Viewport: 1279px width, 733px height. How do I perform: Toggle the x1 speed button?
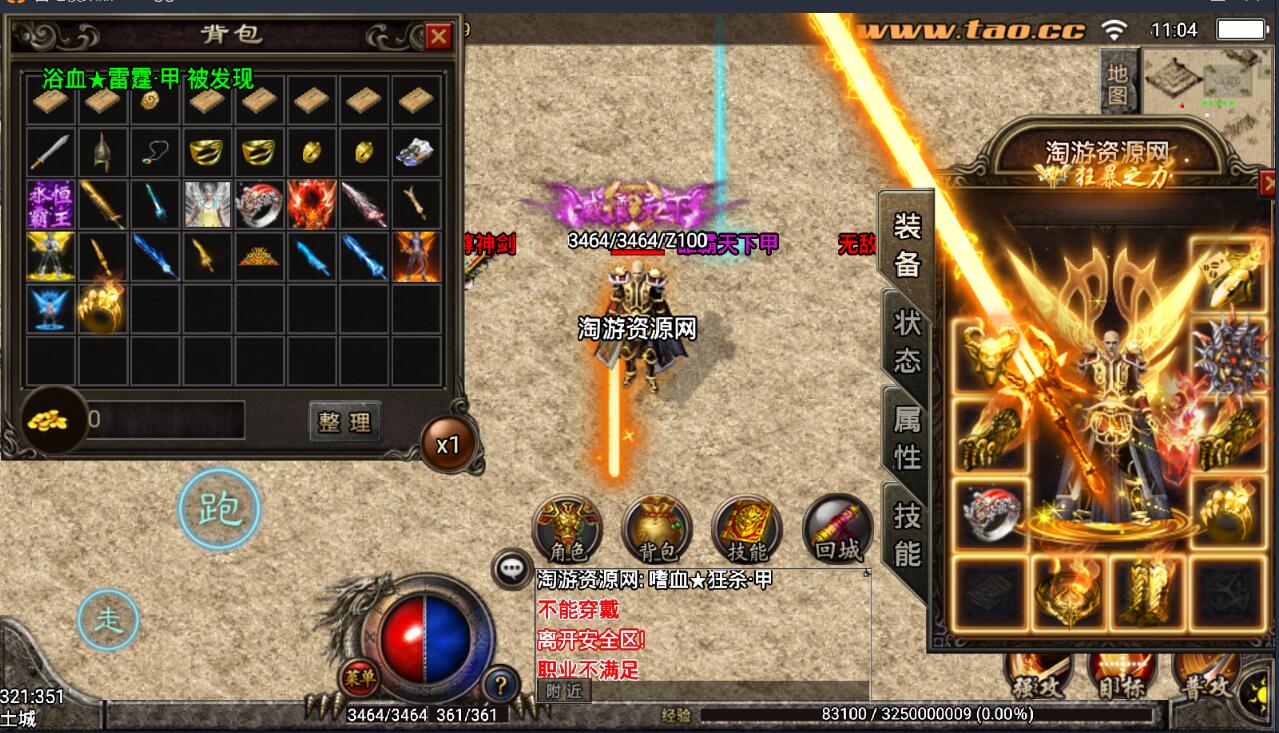[x=448, y=444]
